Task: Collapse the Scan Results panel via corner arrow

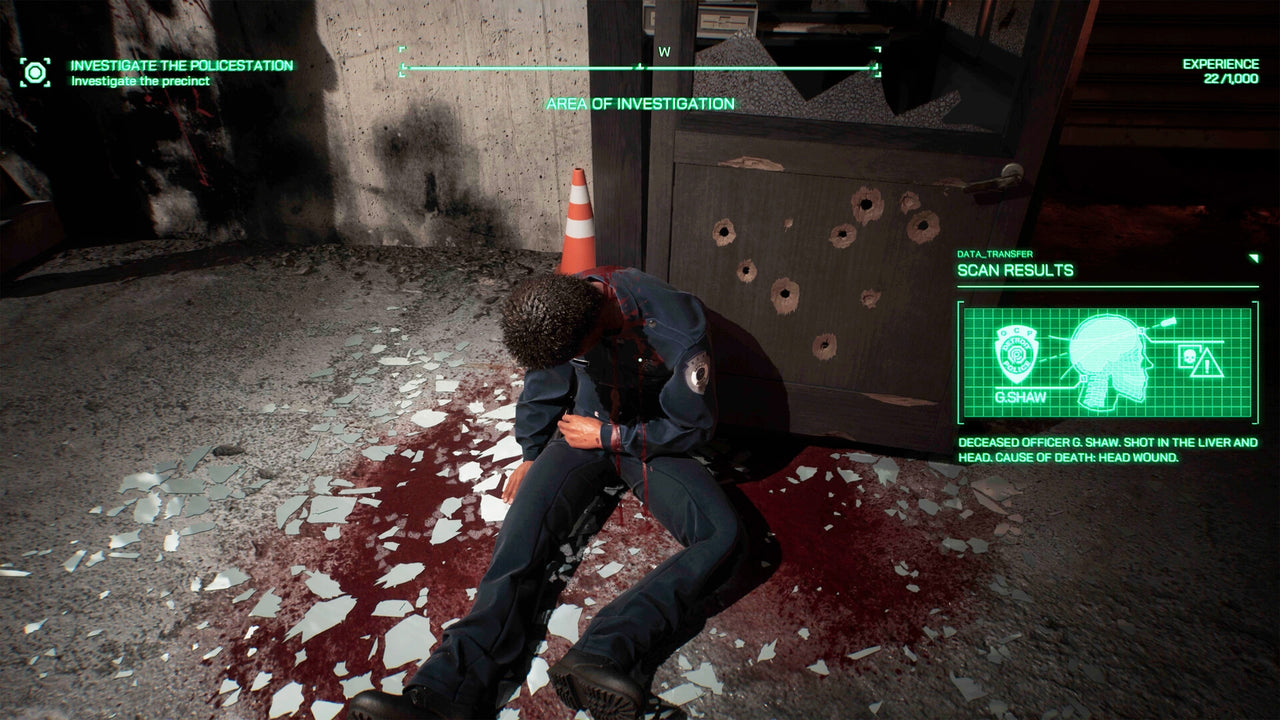Action: pos(1254,256)
